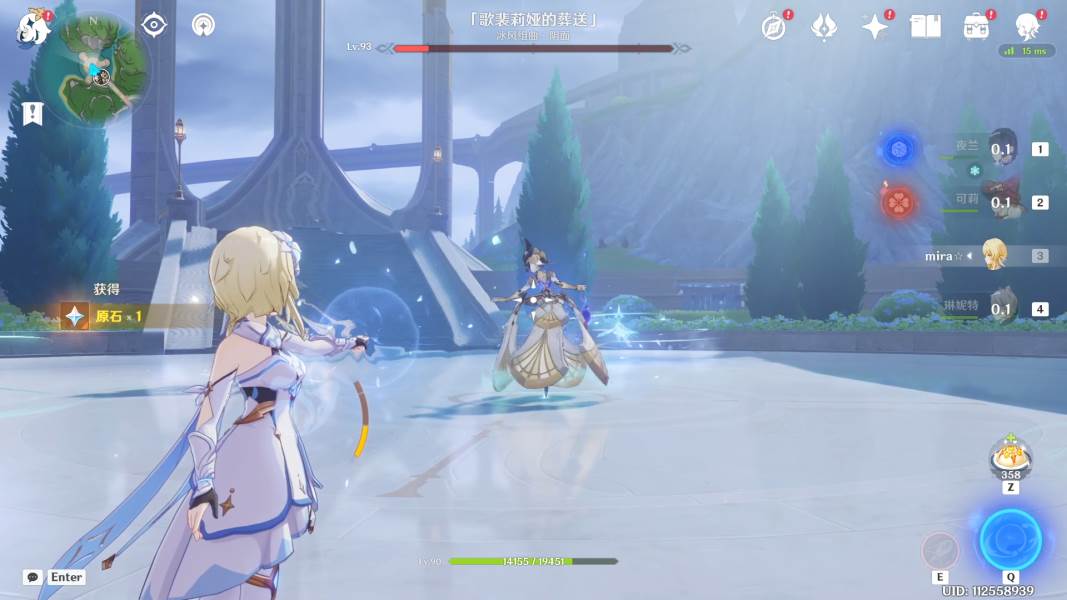1067x600 pixels.
Task: Select active character mira in party list
Action: pos(993,255)
